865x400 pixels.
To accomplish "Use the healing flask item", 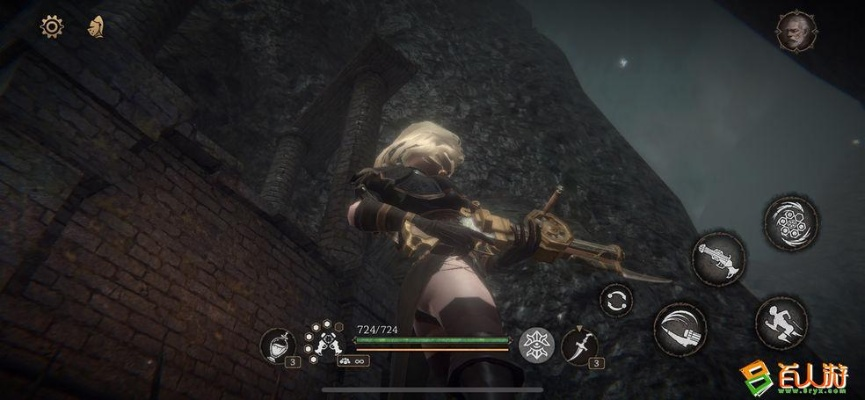I will (x=276, y=345).
